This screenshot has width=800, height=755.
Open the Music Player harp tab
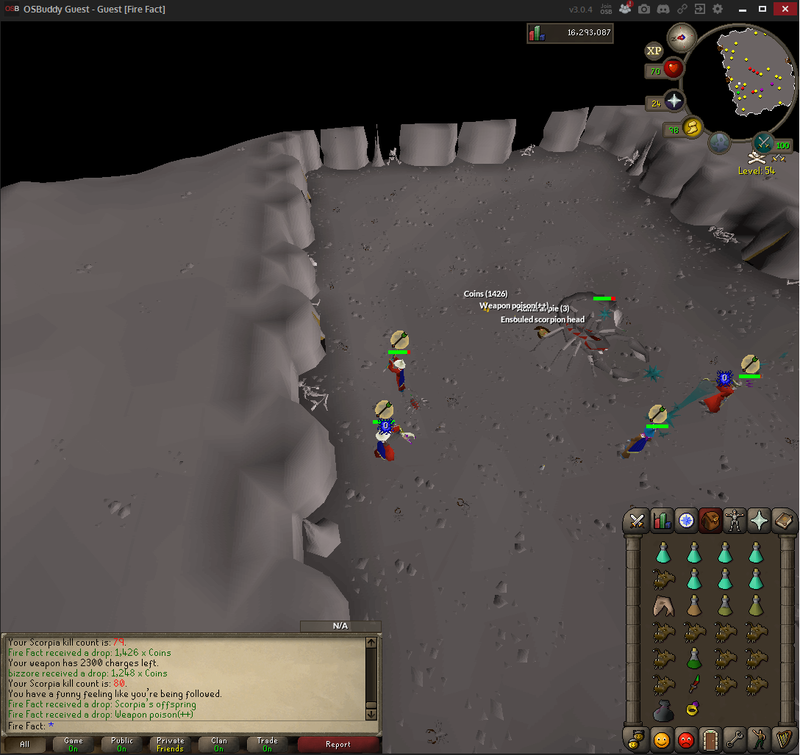(784, 740)
